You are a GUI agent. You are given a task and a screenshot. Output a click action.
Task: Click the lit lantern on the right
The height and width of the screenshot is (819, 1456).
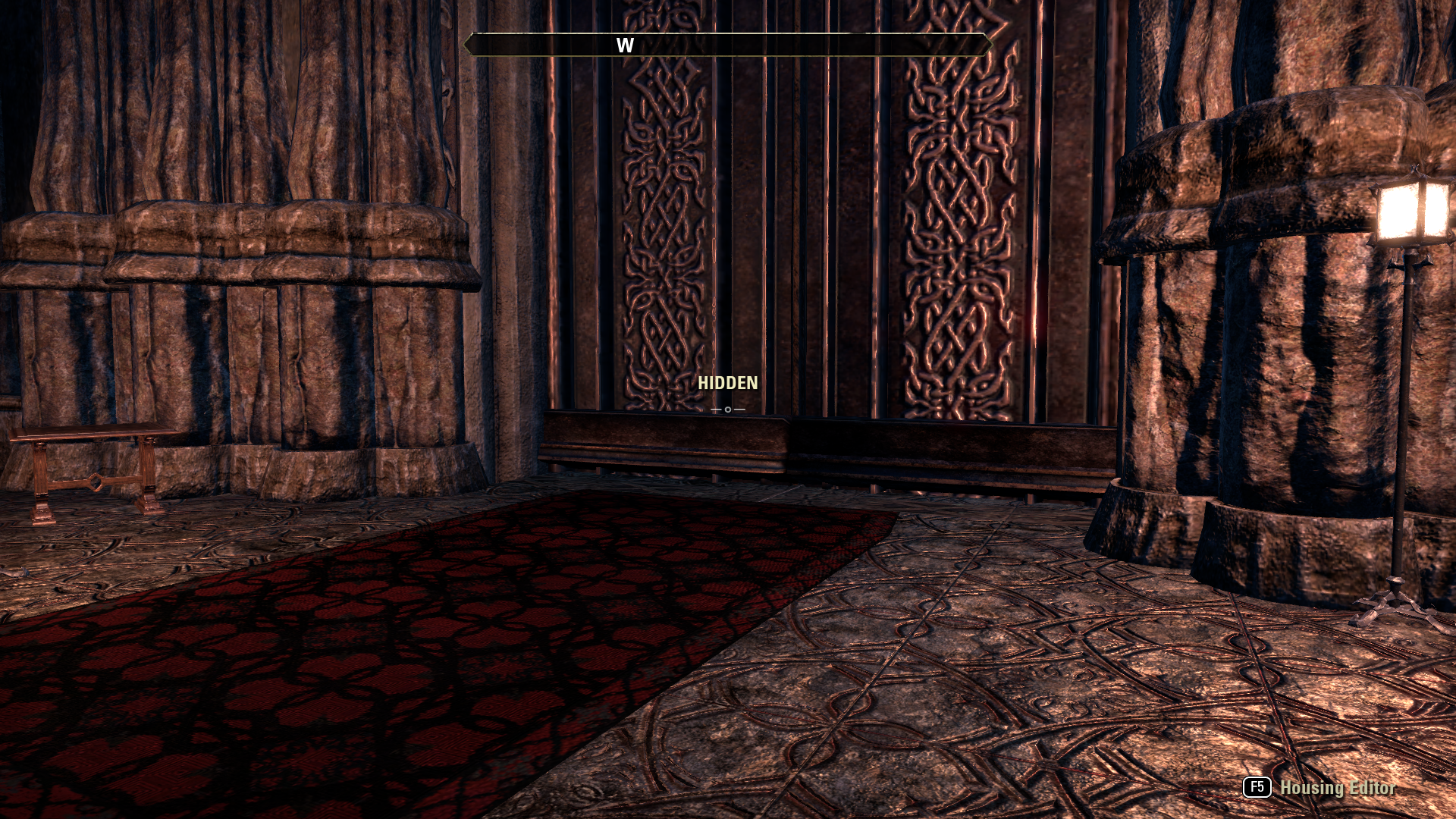click(x=1412, y=211)
